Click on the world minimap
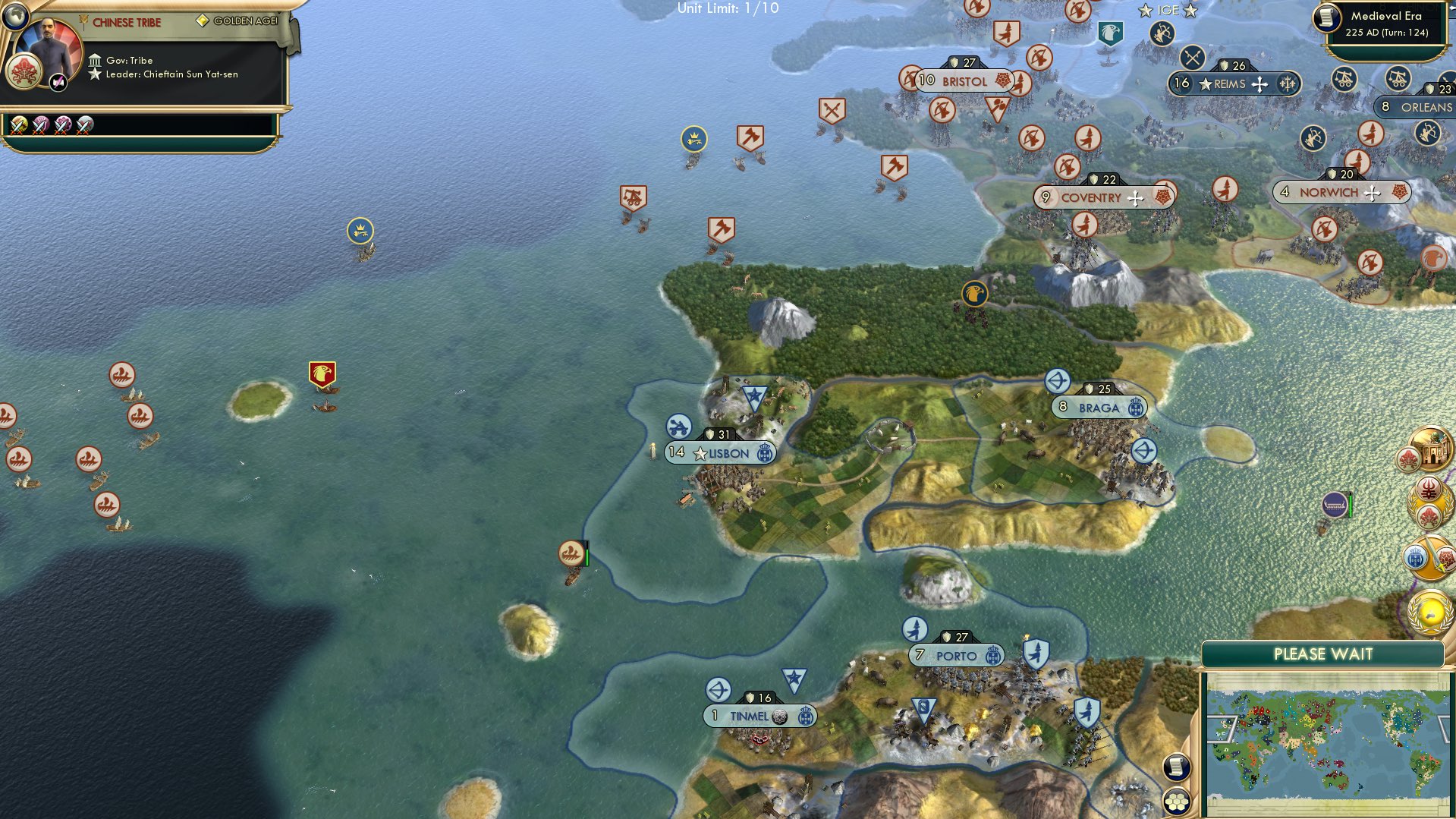Screen dimensions: 1456x819 pos(1326,744)
